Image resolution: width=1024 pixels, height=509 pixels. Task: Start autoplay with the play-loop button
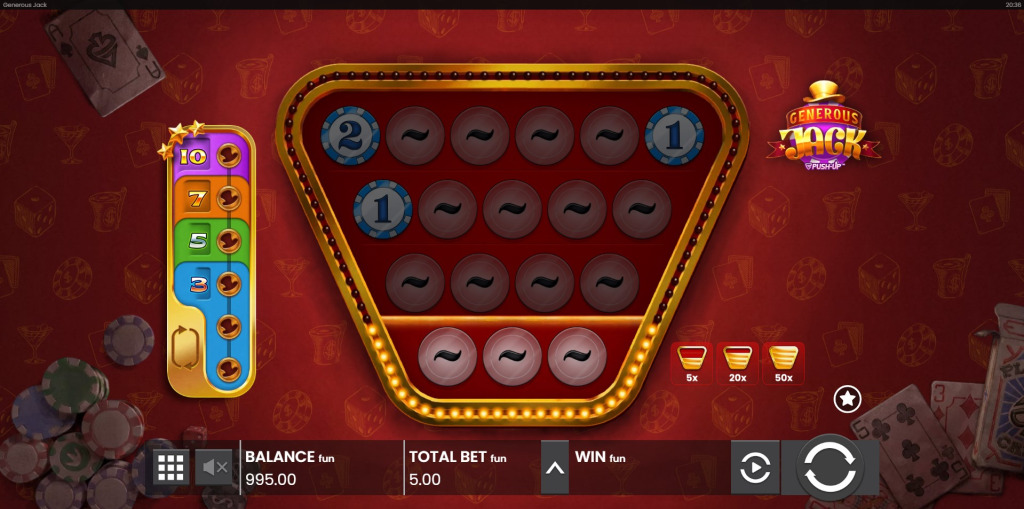[754, 467]
